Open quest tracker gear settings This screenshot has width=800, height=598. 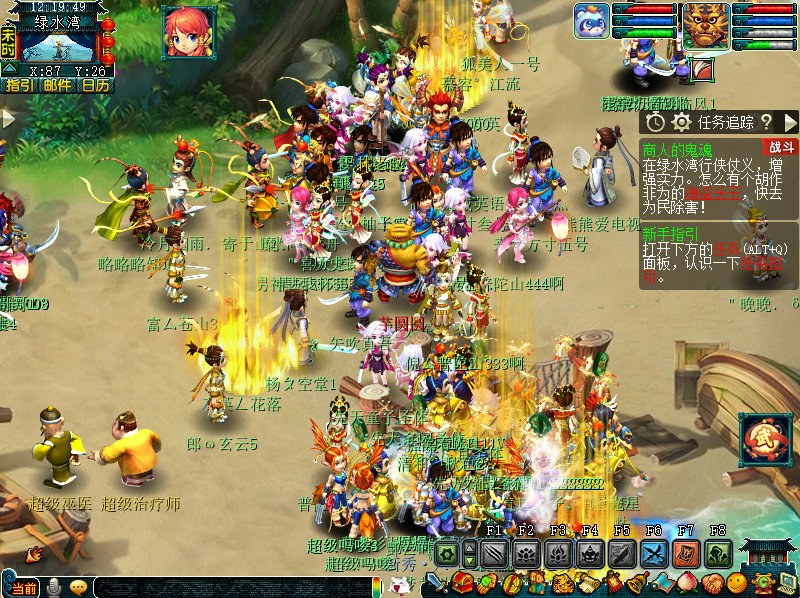(681, 122)
